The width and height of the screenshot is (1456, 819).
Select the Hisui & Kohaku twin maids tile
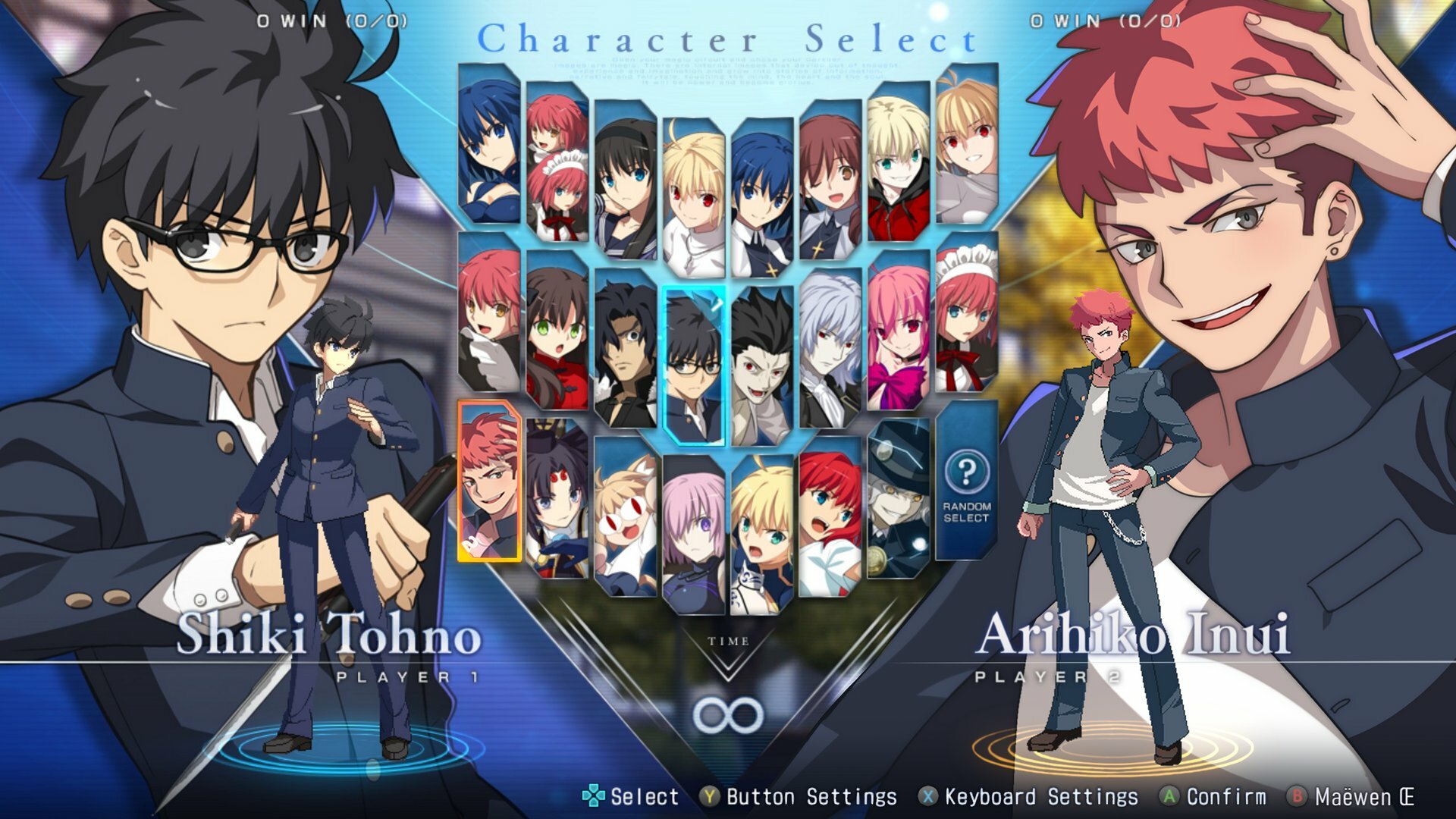click(557, 162)
